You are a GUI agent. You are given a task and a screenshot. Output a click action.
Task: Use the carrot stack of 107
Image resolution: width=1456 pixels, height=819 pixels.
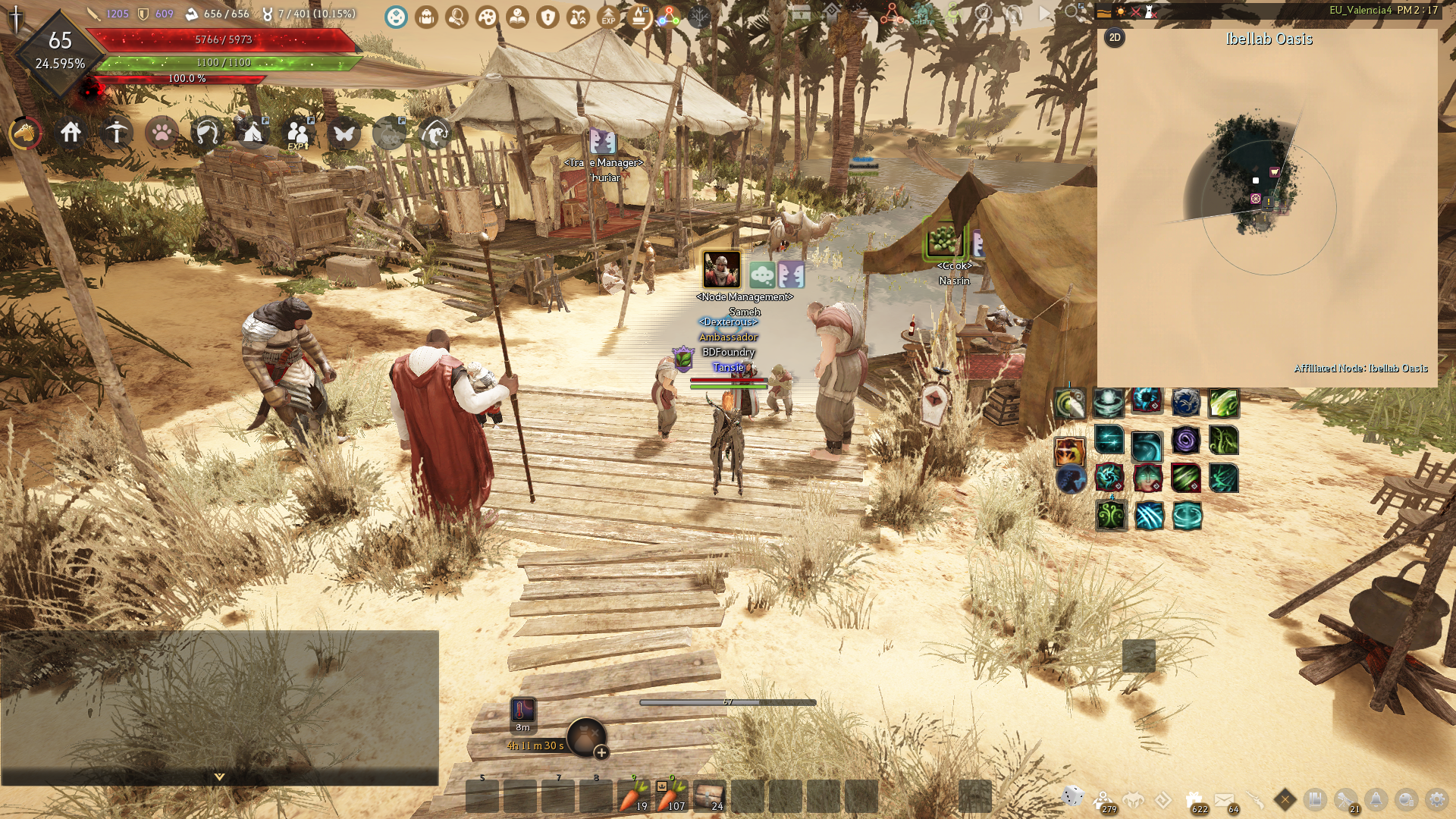tap(672, 796)
